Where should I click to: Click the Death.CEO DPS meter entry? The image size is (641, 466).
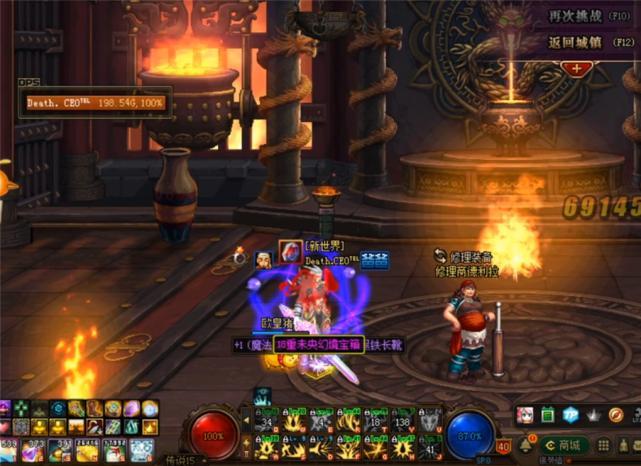point(96,103)
